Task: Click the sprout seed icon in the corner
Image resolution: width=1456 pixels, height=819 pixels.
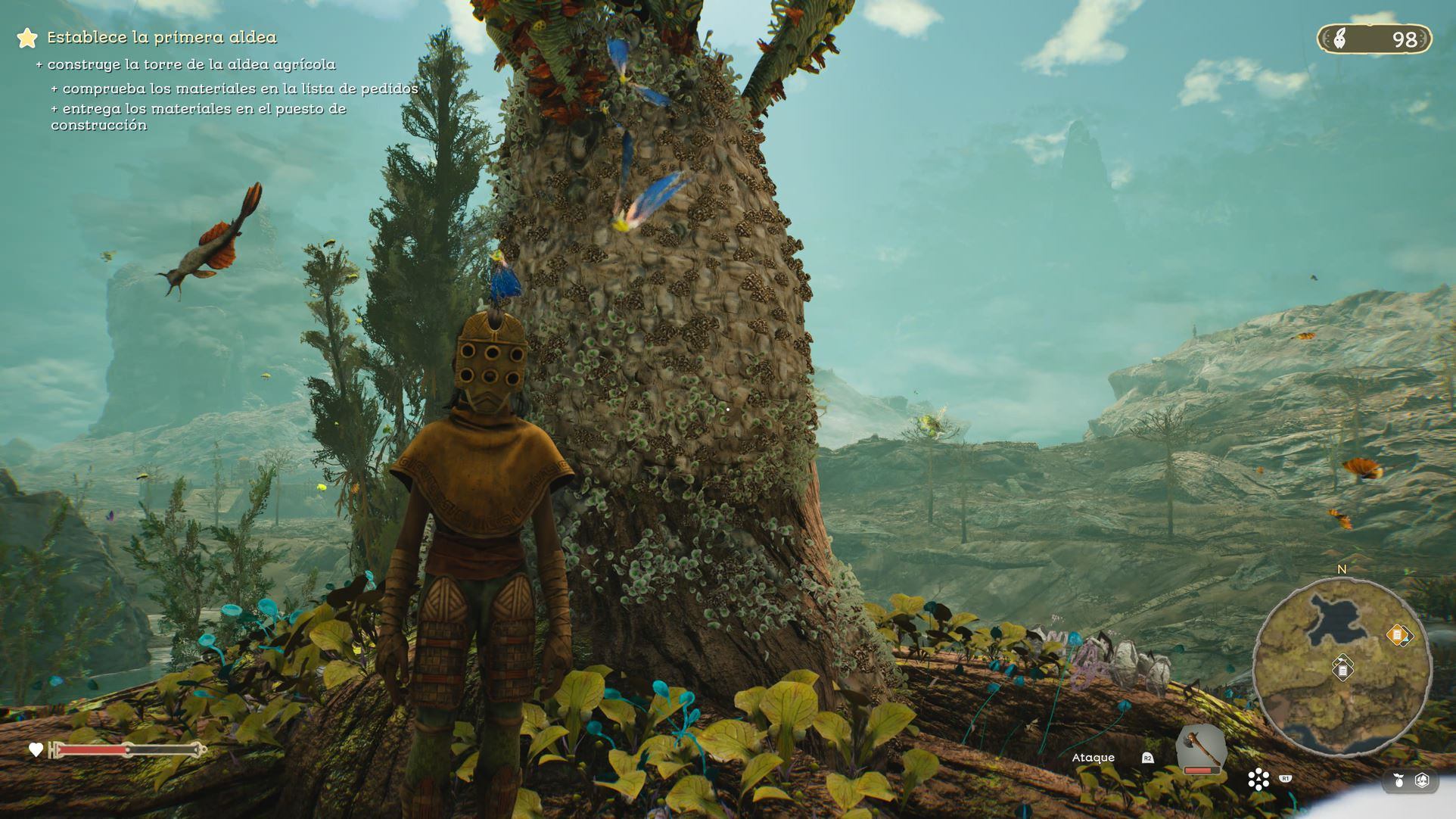Action: 1398,780
